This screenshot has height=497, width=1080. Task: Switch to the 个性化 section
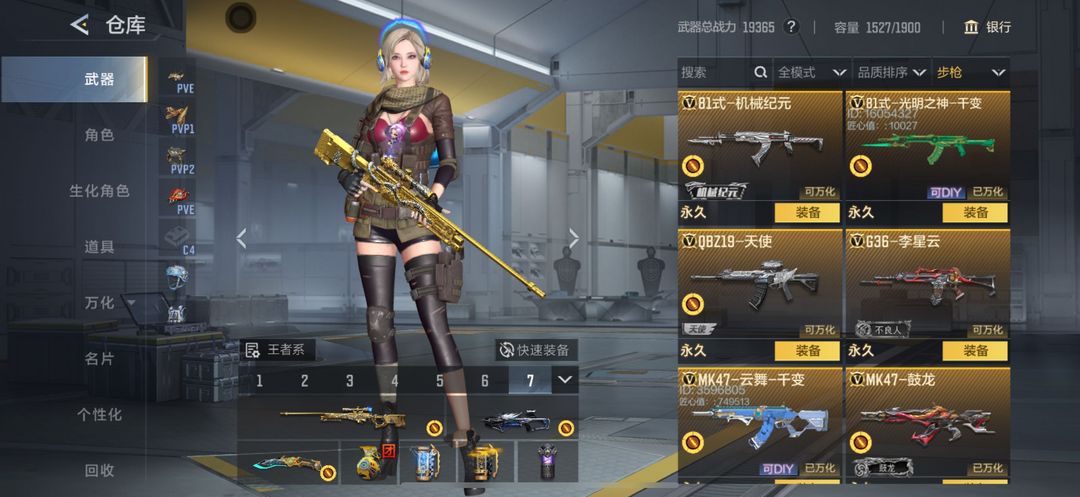[x=99, y=414]
